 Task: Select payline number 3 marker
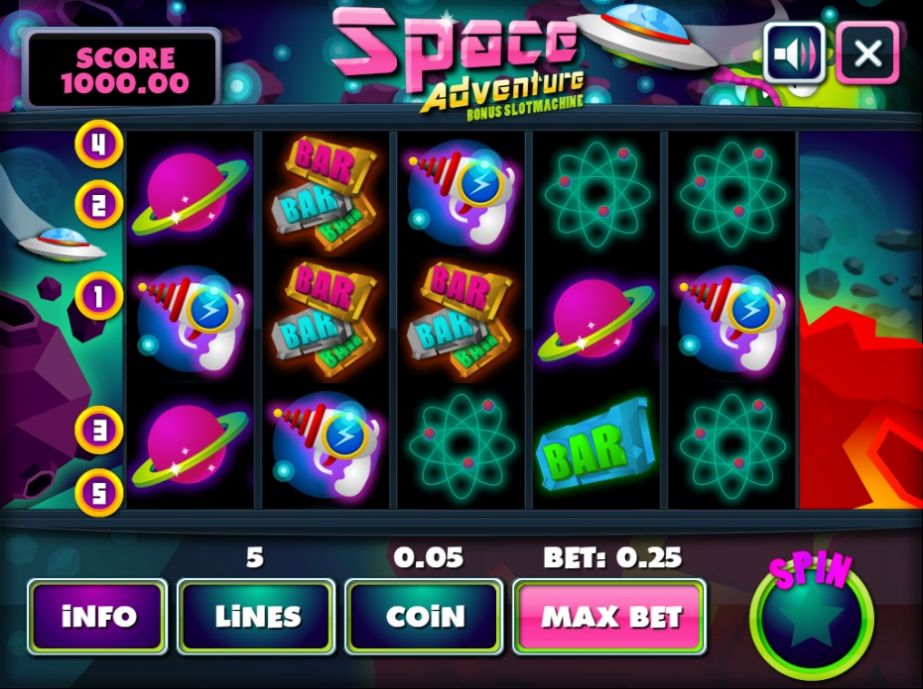coord(98,430)
